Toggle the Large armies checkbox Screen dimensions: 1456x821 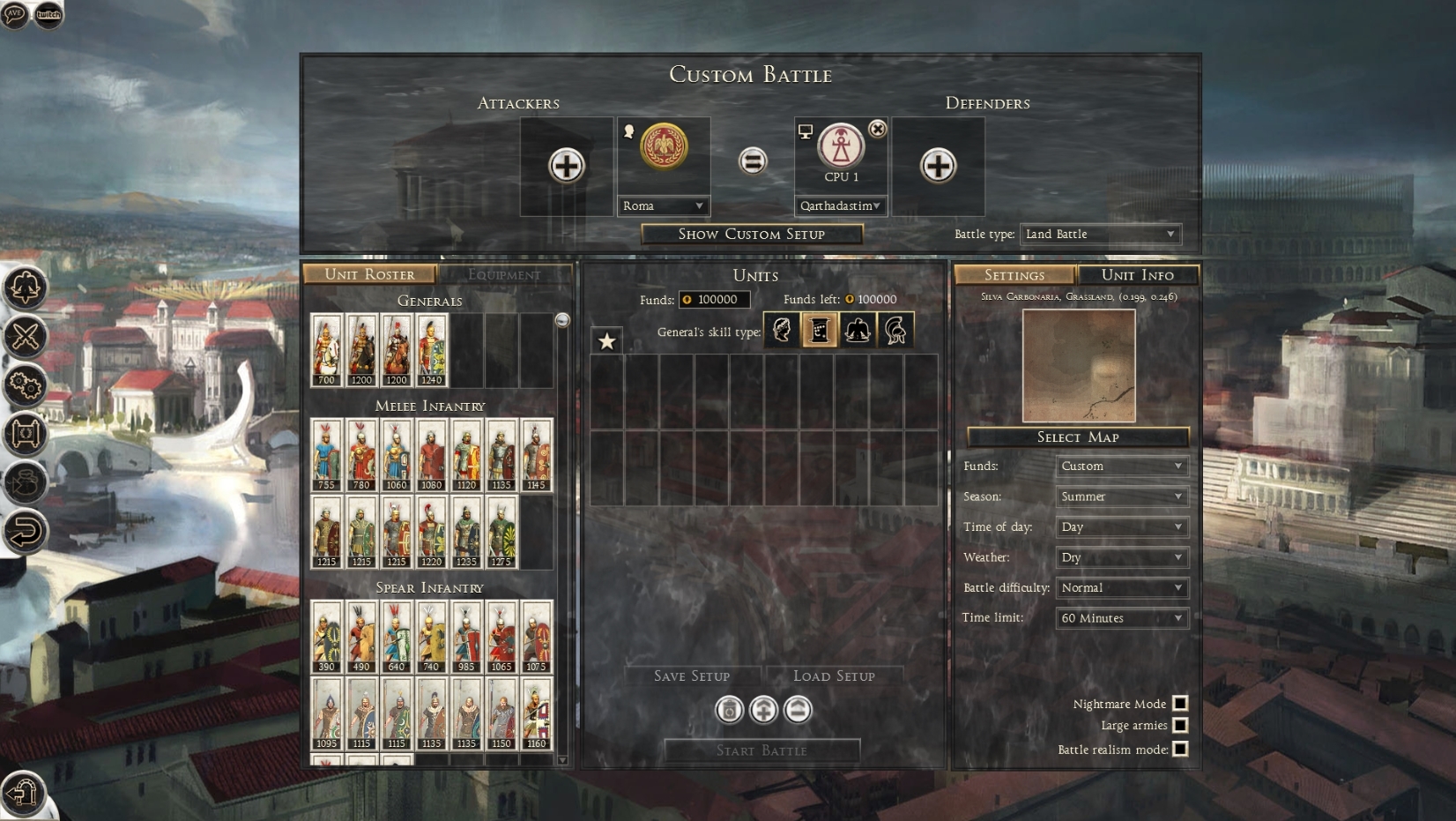point(1180,725)
